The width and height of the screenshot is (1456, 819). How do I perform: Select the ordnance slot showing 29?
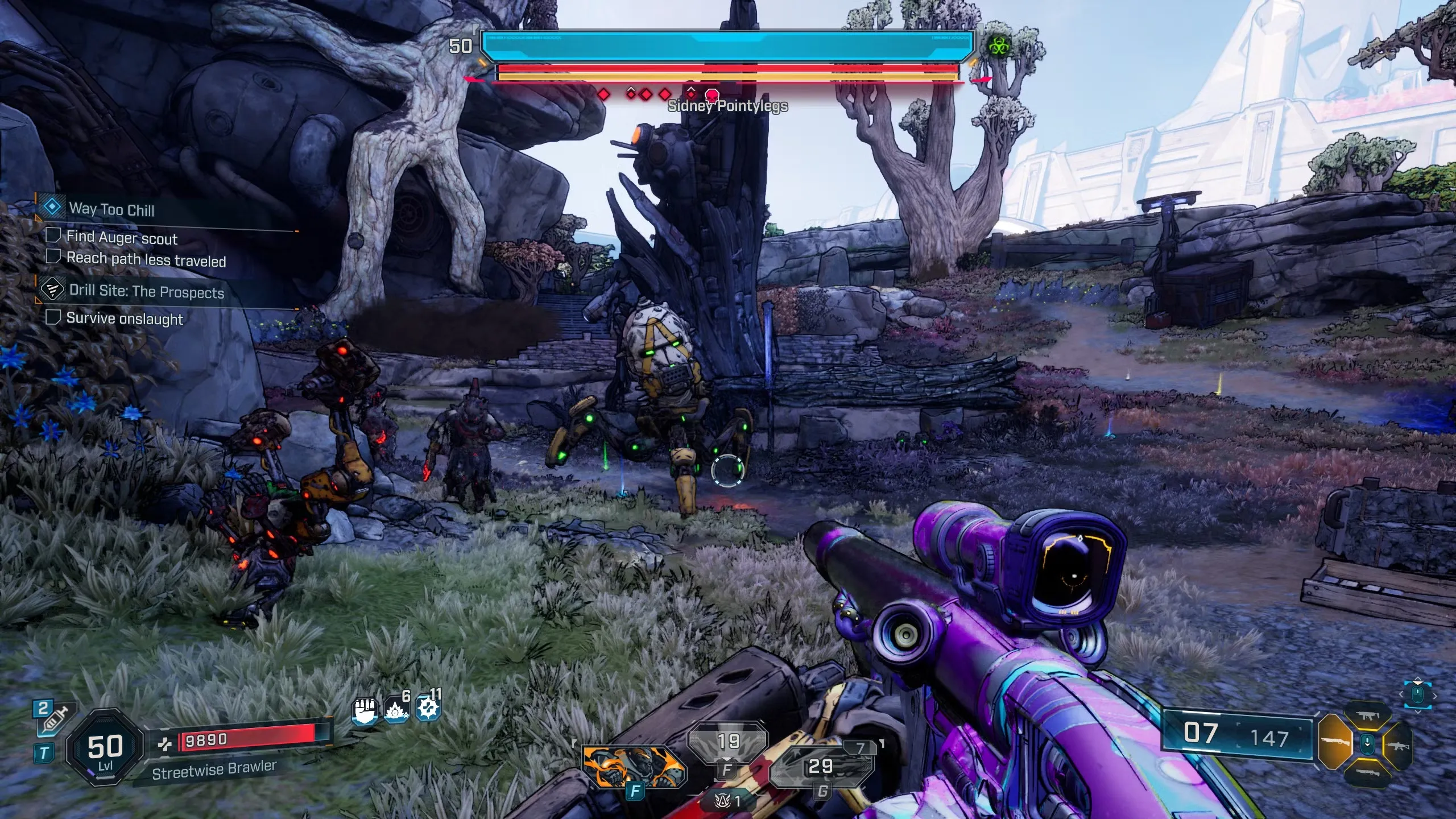click(821, 766)
